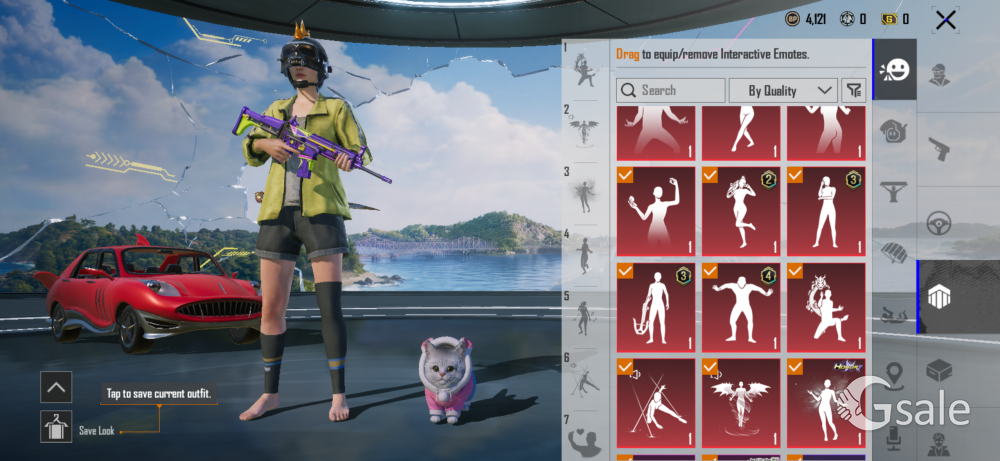Switch to the pistol weapons tab

(x=939, y=149)
